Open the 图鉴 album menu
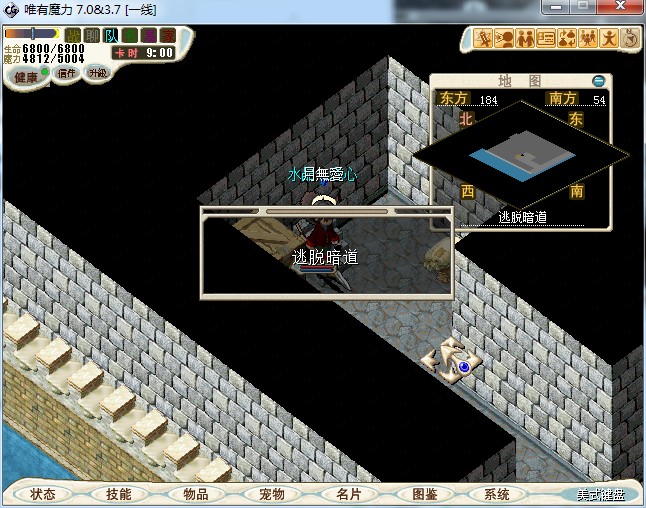 [424, 494]
